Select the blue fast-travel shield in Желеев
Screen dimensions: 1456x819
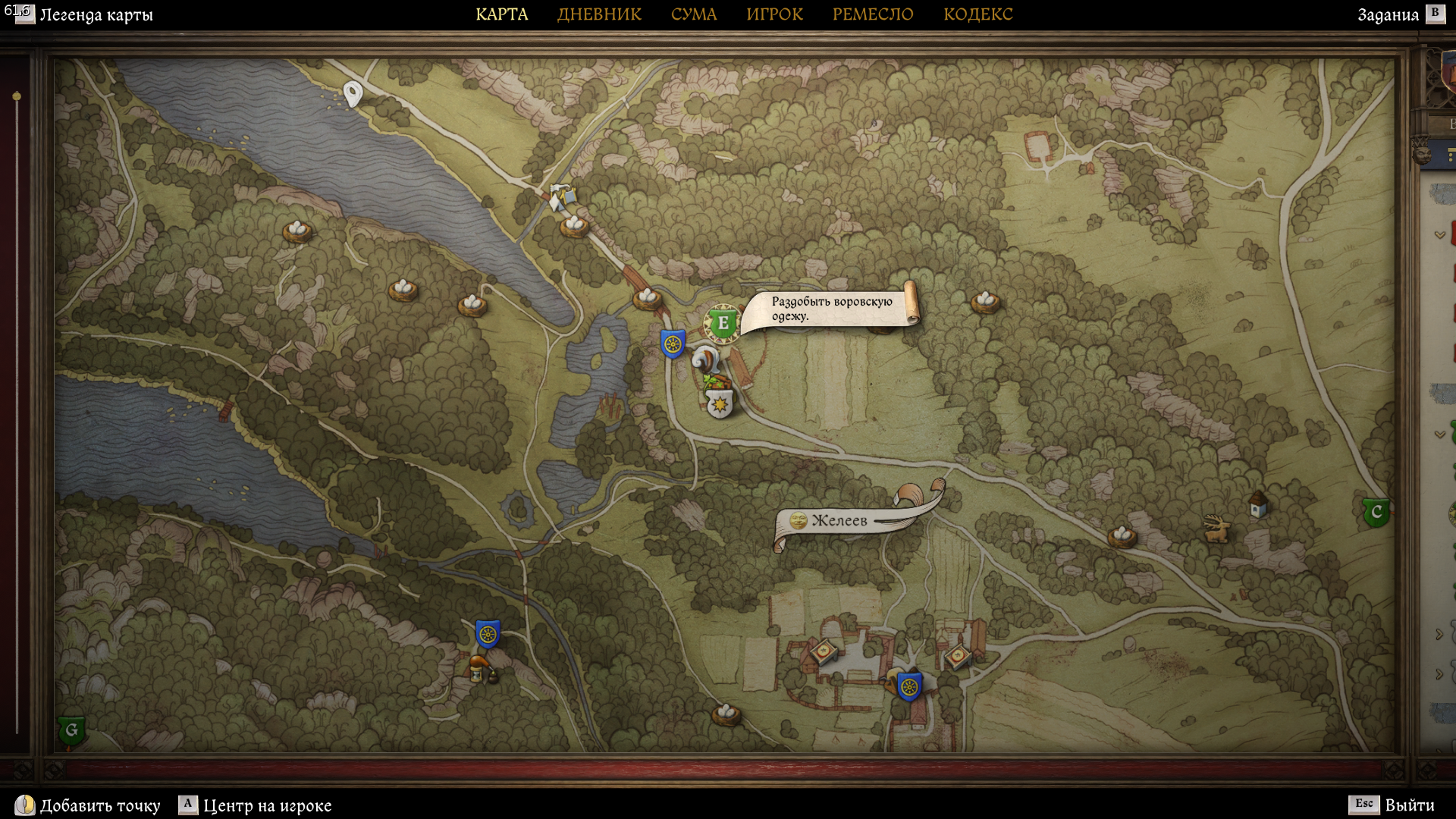point(909,687)
